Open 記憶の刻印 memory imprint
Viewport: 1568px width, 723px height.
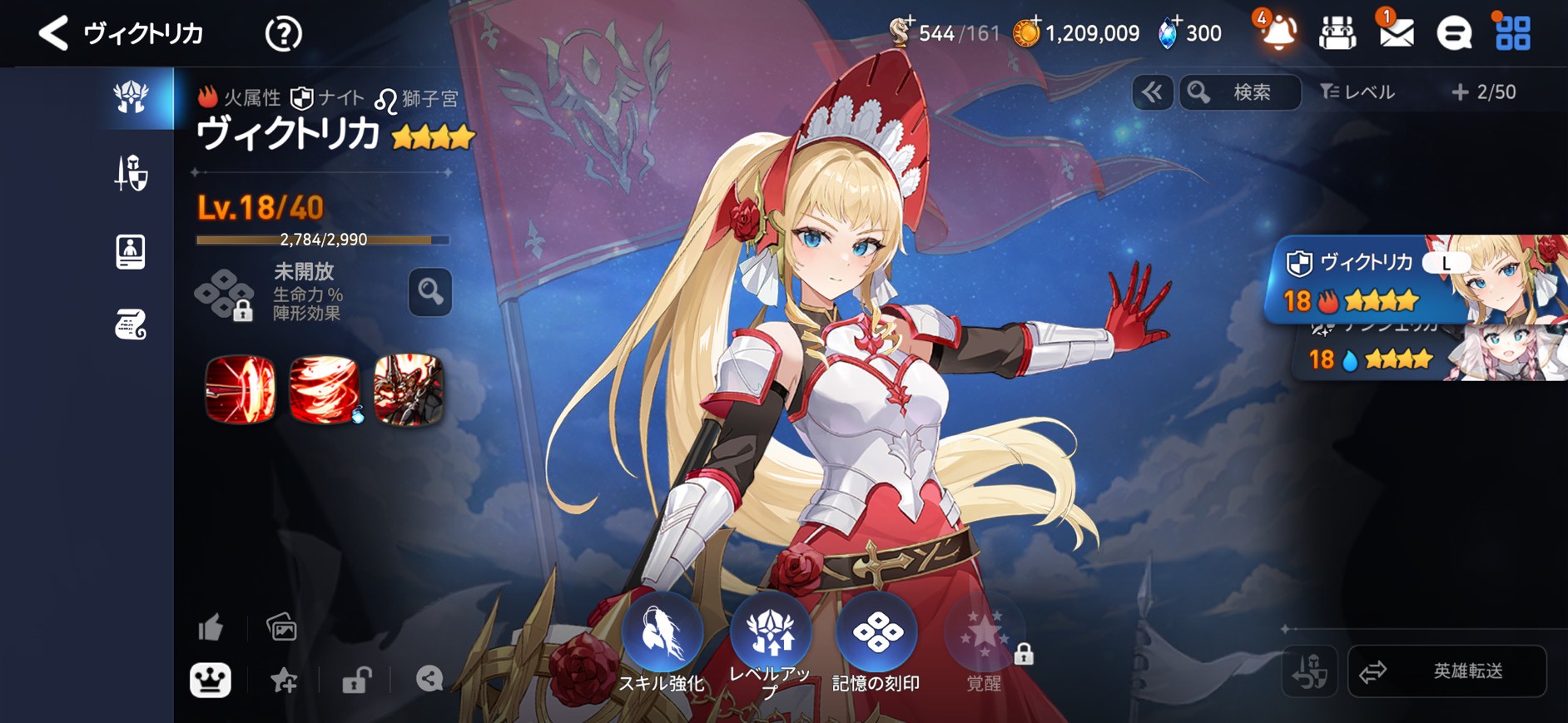coord(876,642)
